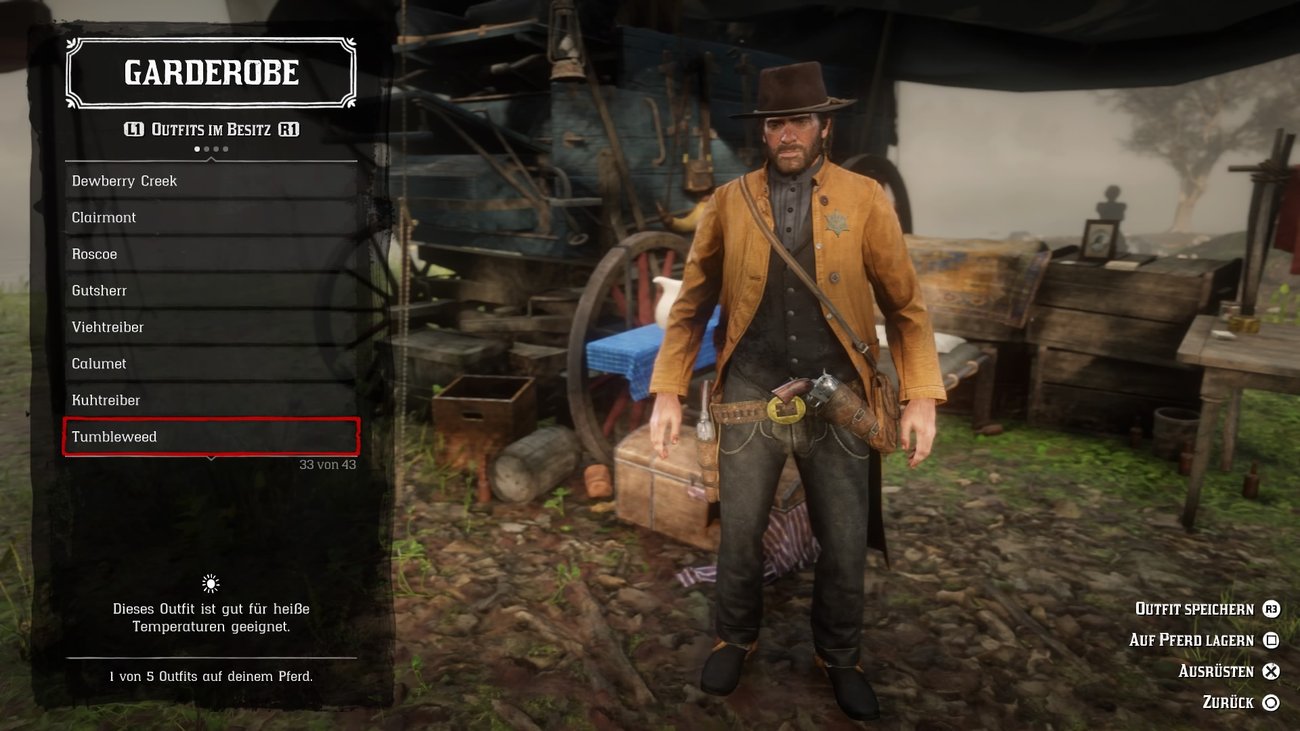Click the last page indicator dot

pos(225,148)
